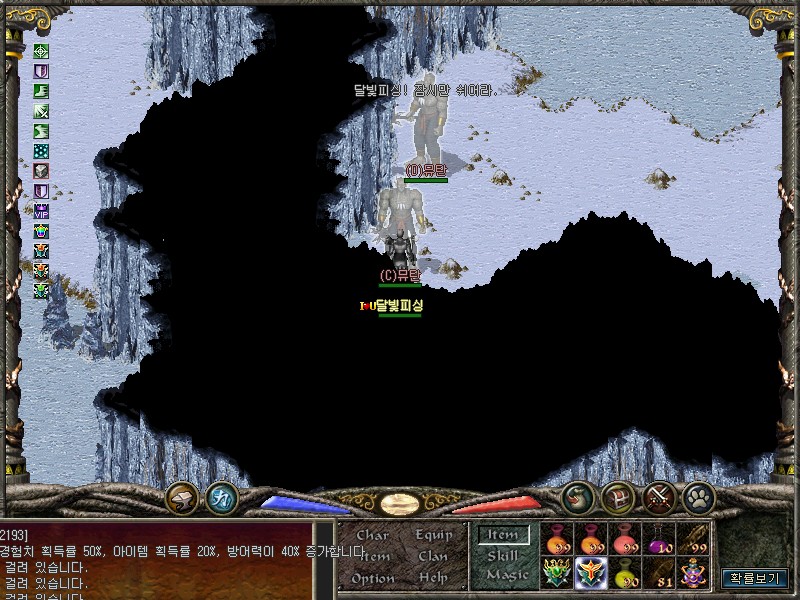The image size is (800, 600).
Task: Click the crossed swords round button
Action: tap(659, 497)
